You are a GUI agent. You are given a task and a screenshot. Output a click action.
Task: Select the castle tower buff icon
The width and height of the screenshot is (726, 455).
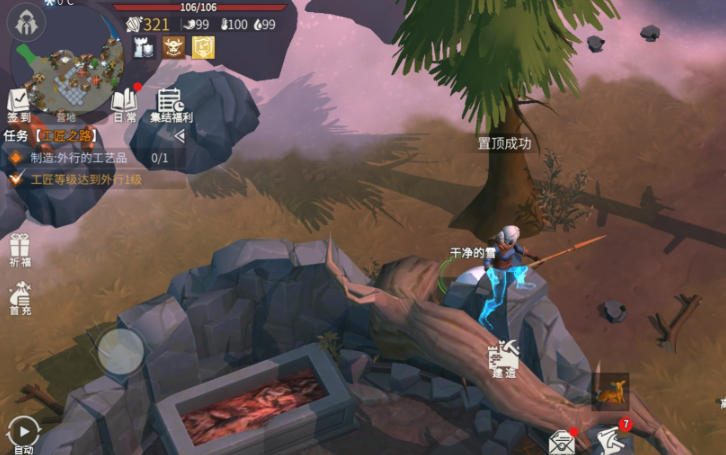coord(144,47)
